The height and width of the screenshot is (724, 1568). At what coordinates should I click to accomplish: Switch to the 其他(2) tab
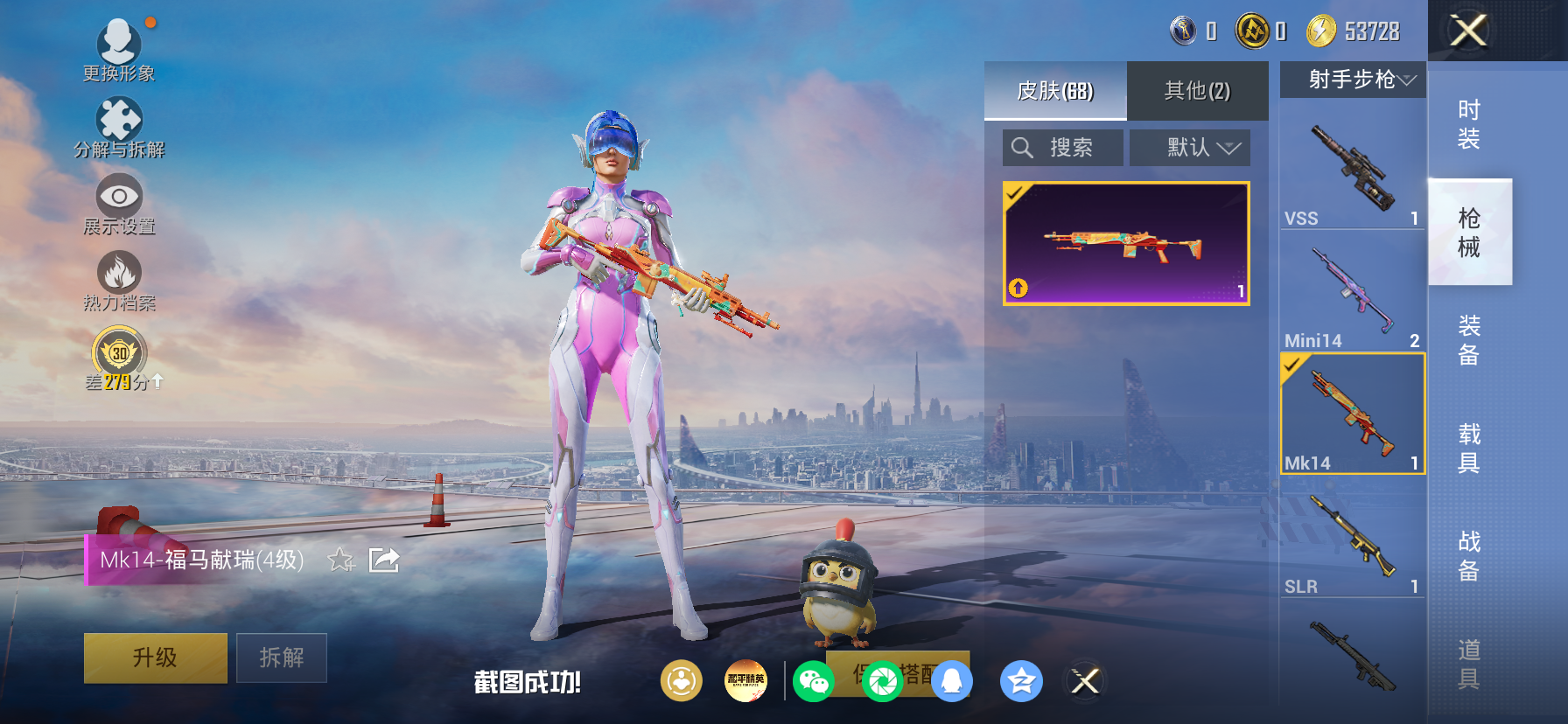[x=1195, y=91]
